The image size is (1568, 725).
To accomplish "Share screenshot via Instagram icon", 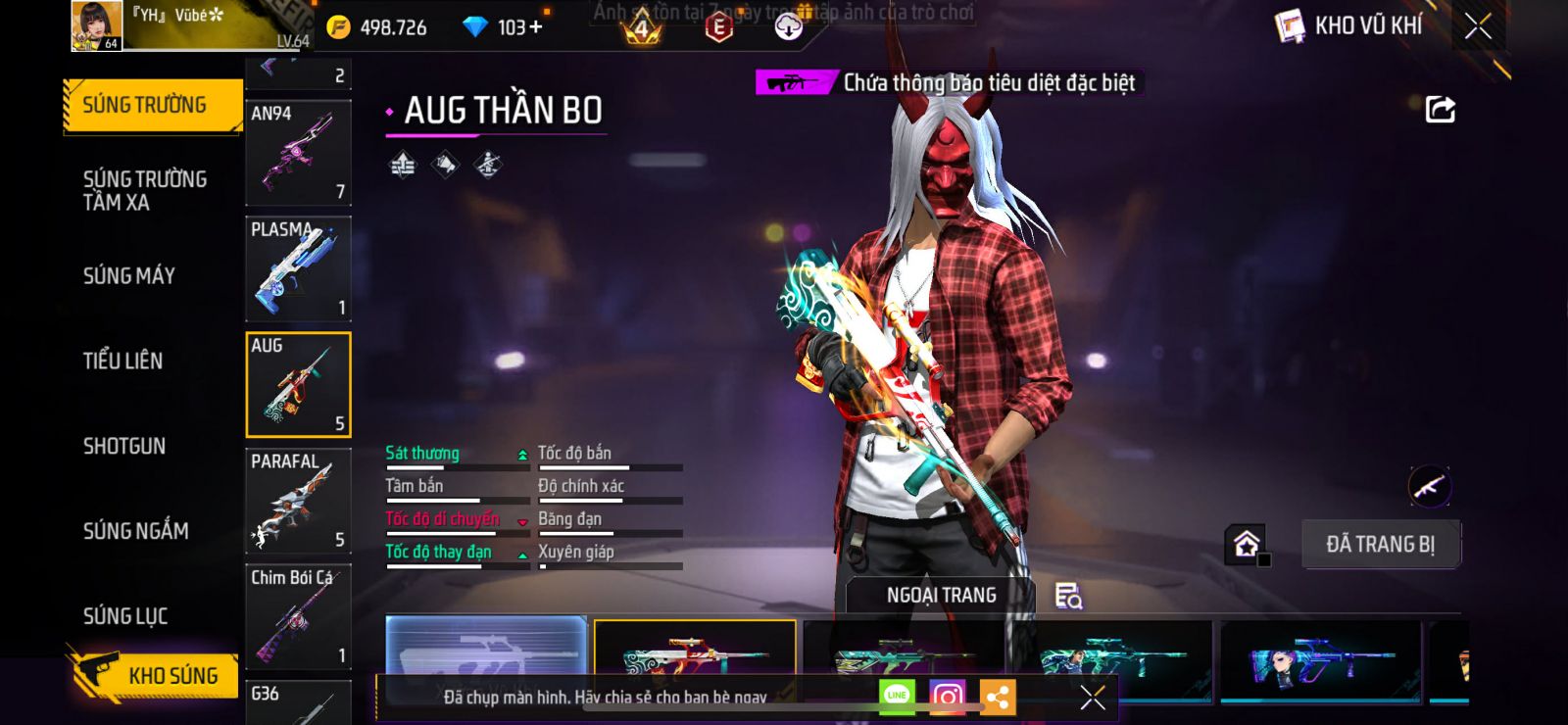I will [x=947, y=697].
